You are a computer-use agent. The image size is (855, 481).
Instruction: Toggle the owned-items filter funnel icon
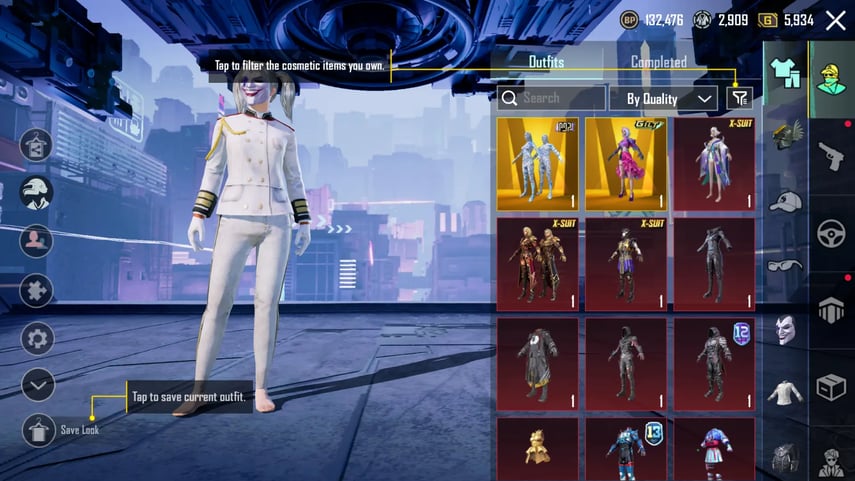pyautogui.click(x=739, y=97)
